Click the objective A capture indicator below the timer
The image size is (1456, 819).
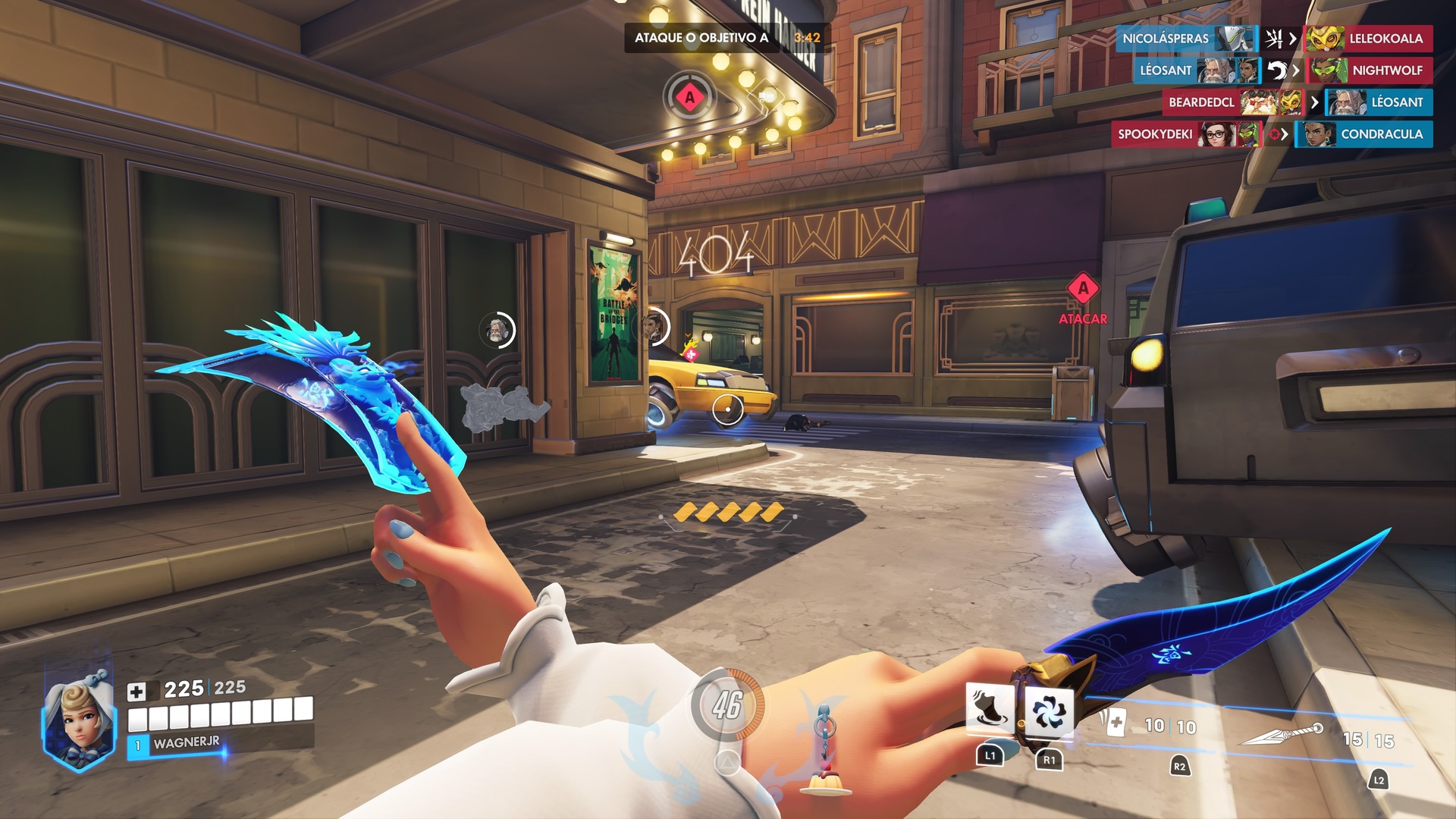click(689, 97)
